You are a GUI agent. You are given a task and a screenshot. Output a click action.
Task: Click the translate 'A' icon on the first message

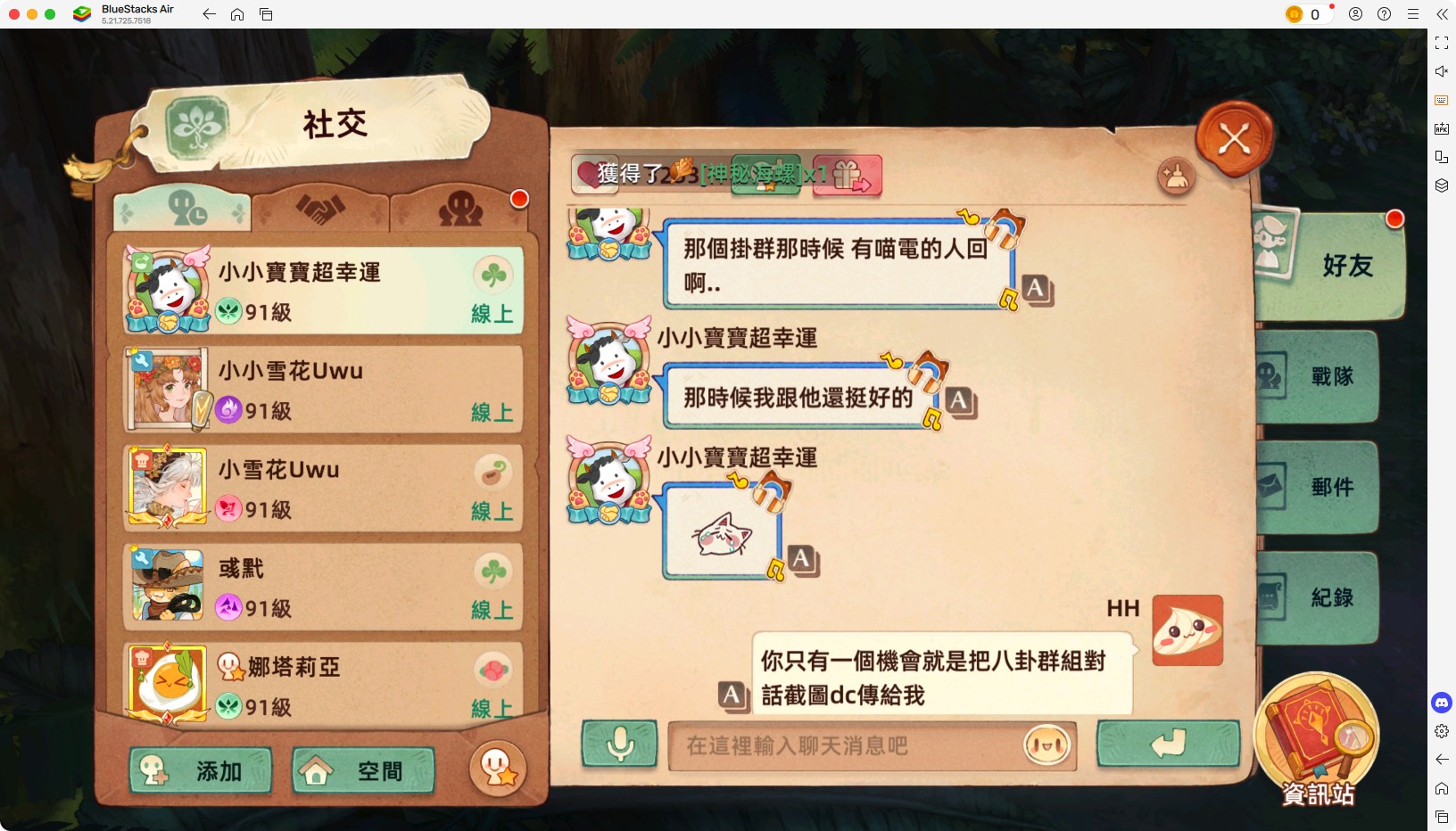(1035, 290)
